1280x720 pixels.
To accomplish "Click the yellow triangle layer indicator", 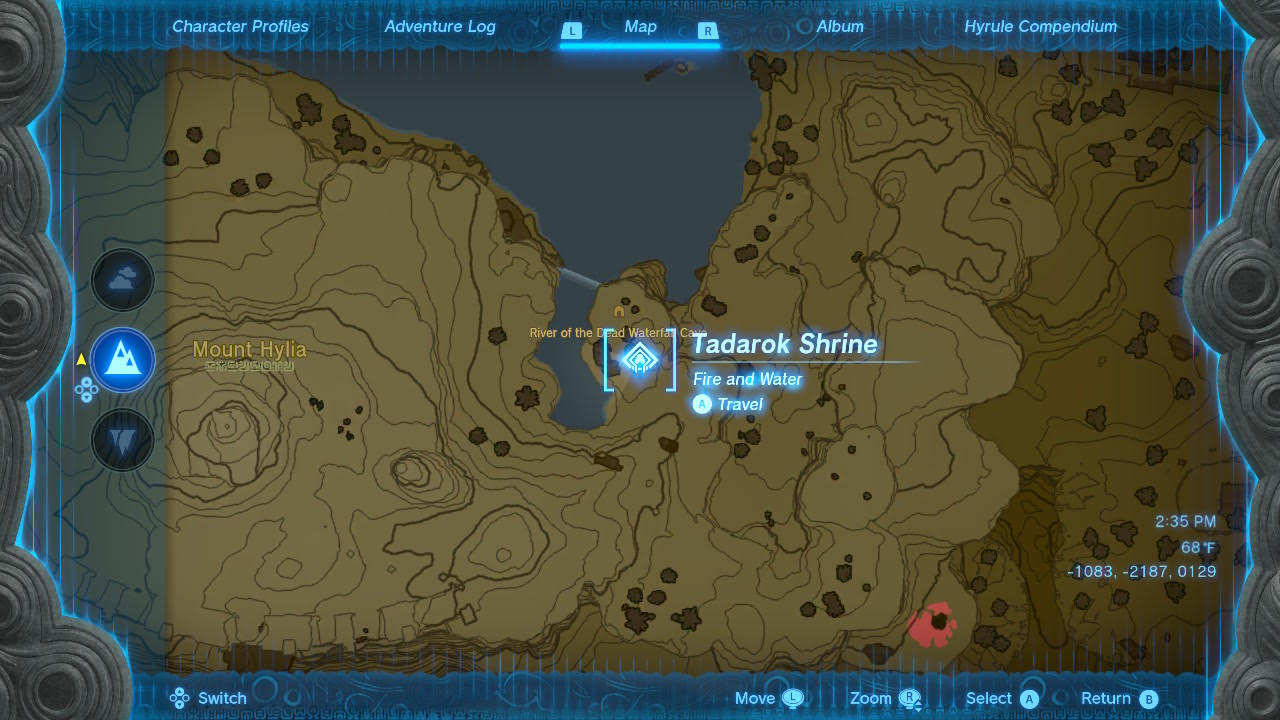I will [80, 361].
